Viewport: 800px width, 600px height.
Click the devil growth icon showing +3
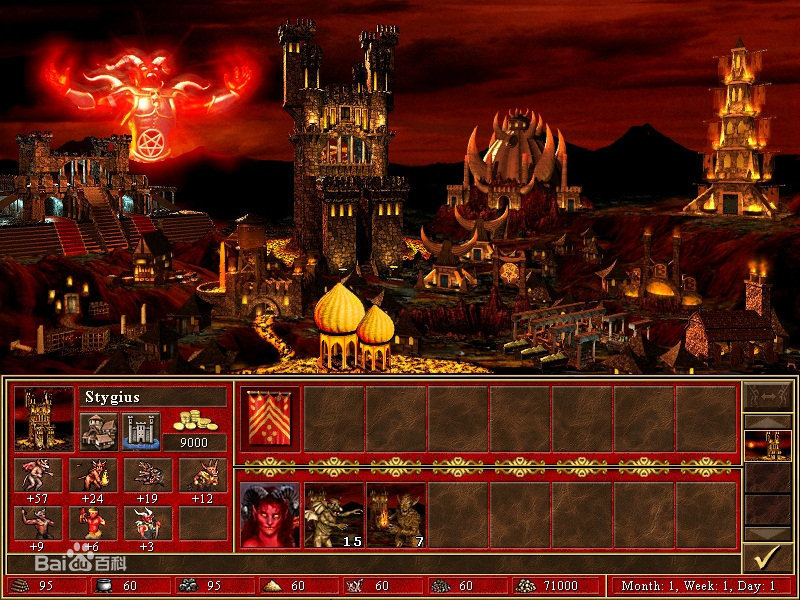[x=148, y=522]
